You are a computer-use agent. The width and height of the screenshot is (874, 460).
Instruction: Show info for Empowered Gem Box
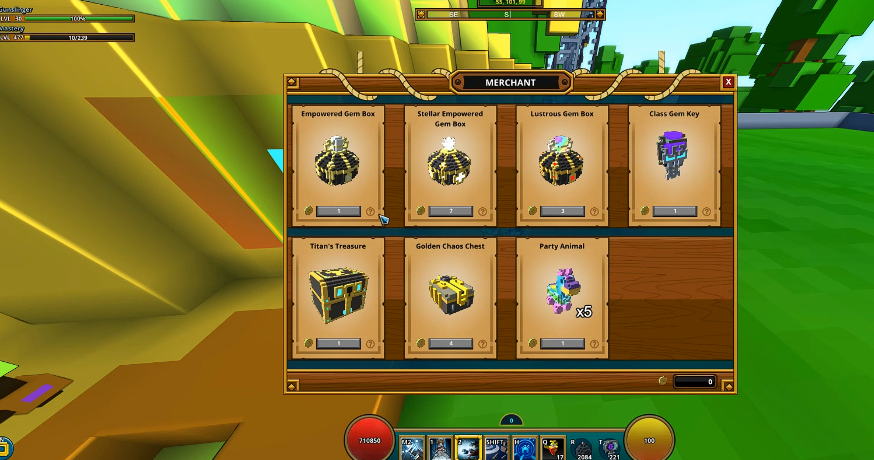pyautogui.click(x=370, y=211)
